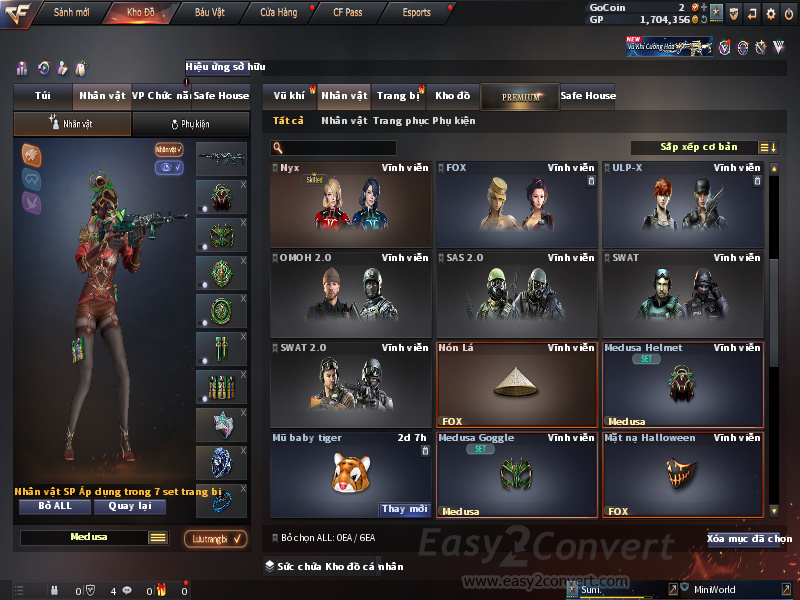Switch to the Báu Vật tab
This screenshot has width=800, height=600.
point(209,13)
